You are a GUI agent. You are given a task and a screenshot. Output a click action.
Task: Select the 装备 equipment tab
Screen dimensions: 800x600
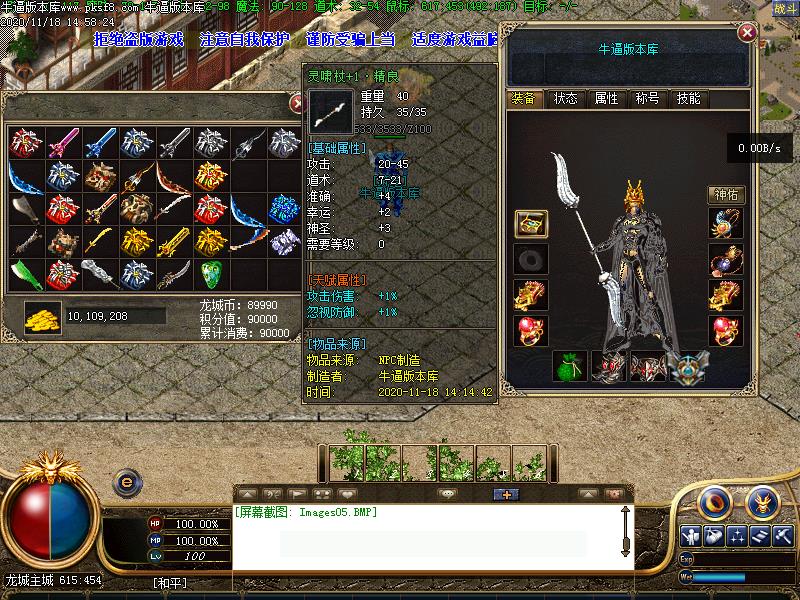coord(524,98)
